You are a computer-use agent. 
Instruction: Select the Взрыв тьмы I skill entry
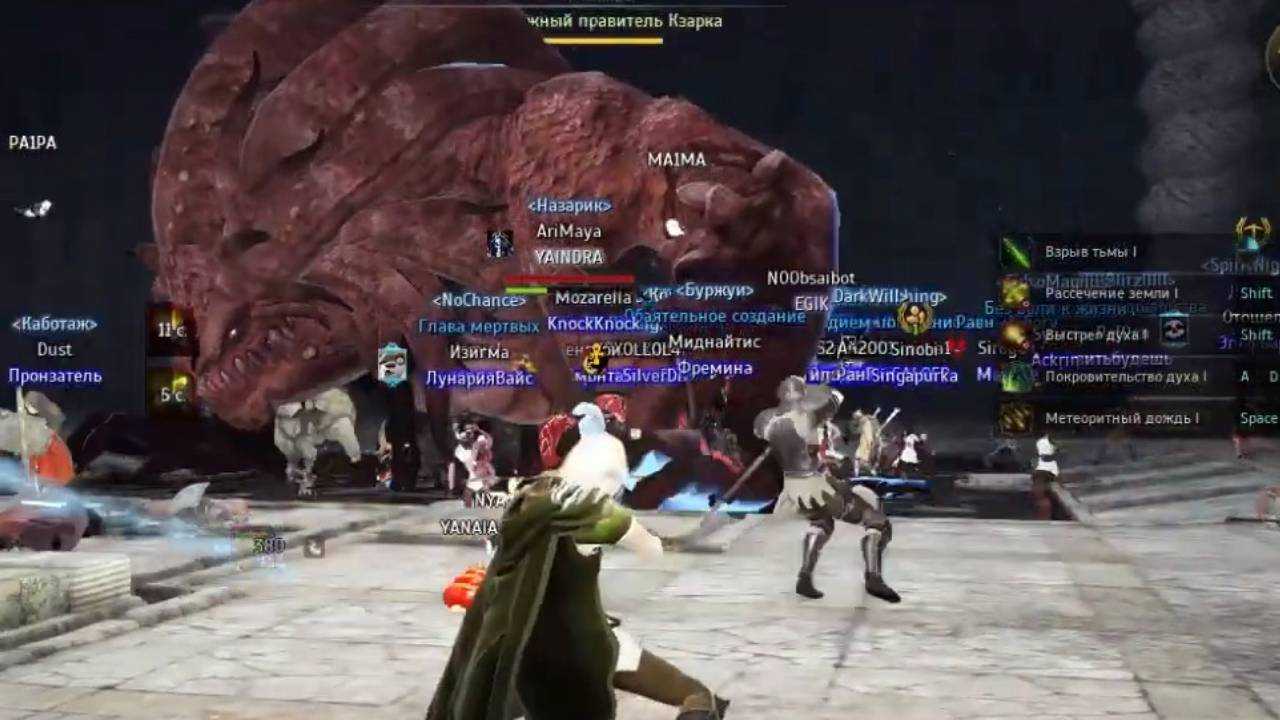pyautogui.click(x=1090, y=253)
